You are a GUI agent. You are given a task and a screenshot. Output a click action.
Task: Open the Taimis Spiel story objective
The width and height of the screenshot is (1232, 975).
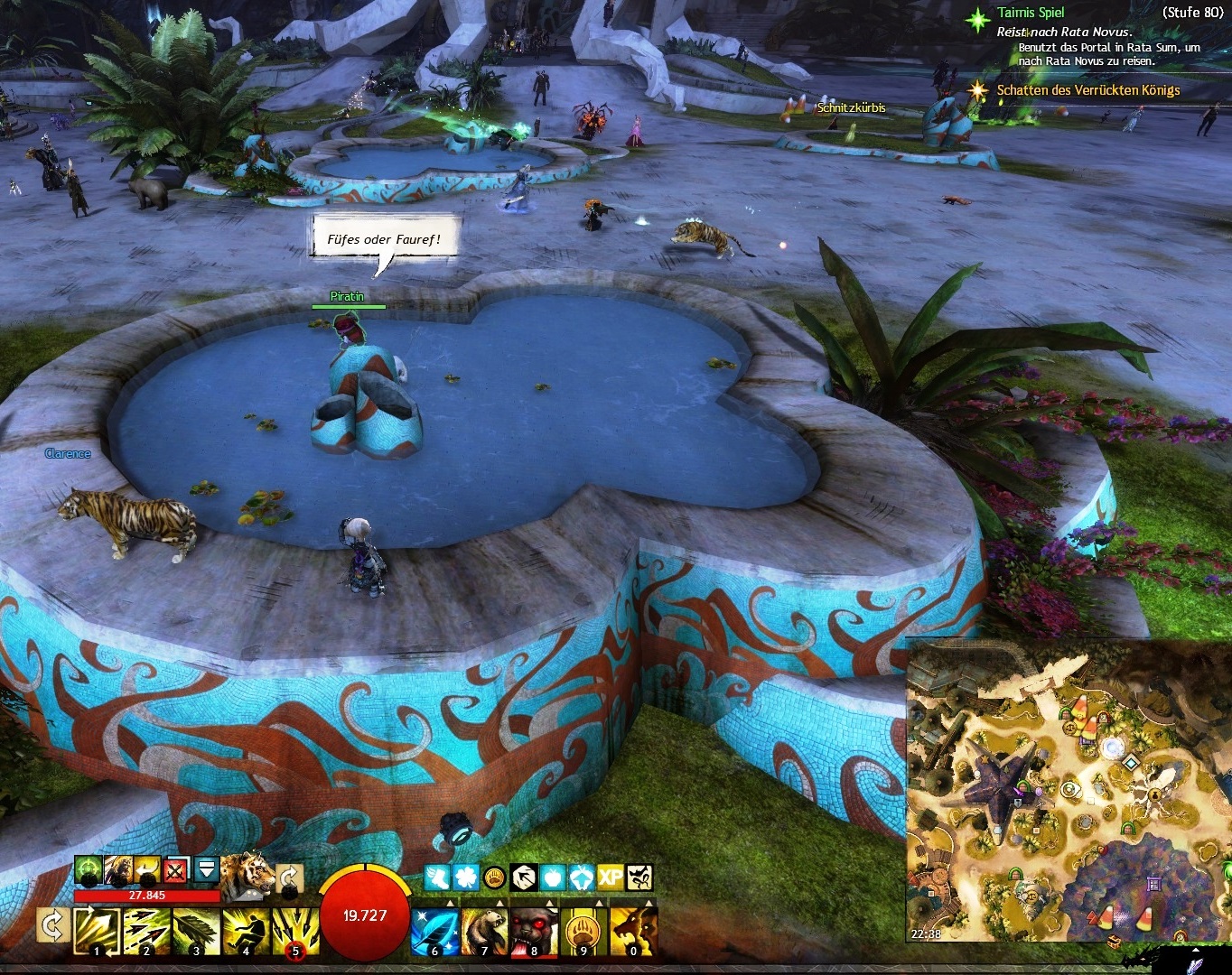tap(1031, 14)
